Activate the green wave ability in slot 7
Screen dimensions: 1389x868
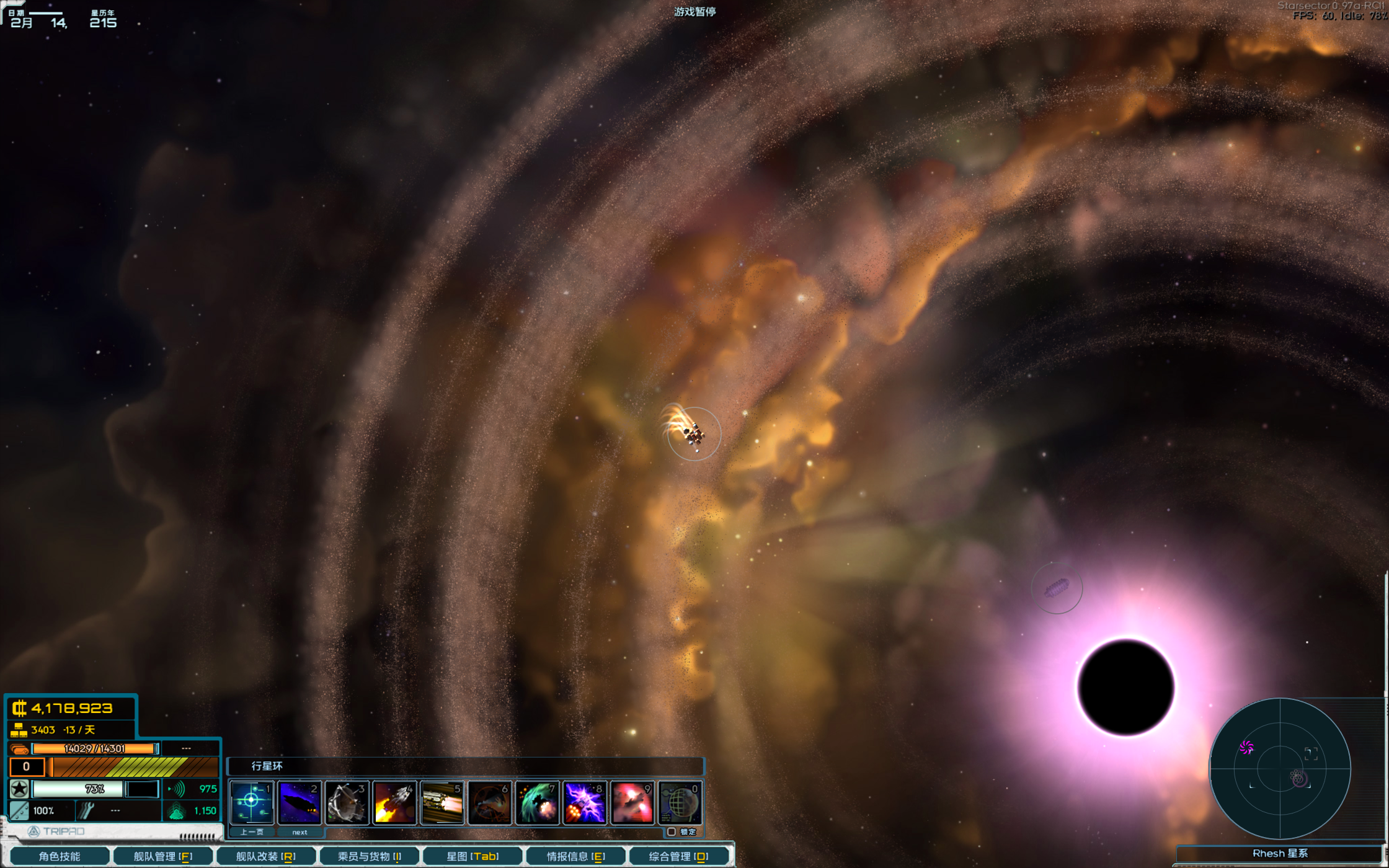(x=537, y=802)
